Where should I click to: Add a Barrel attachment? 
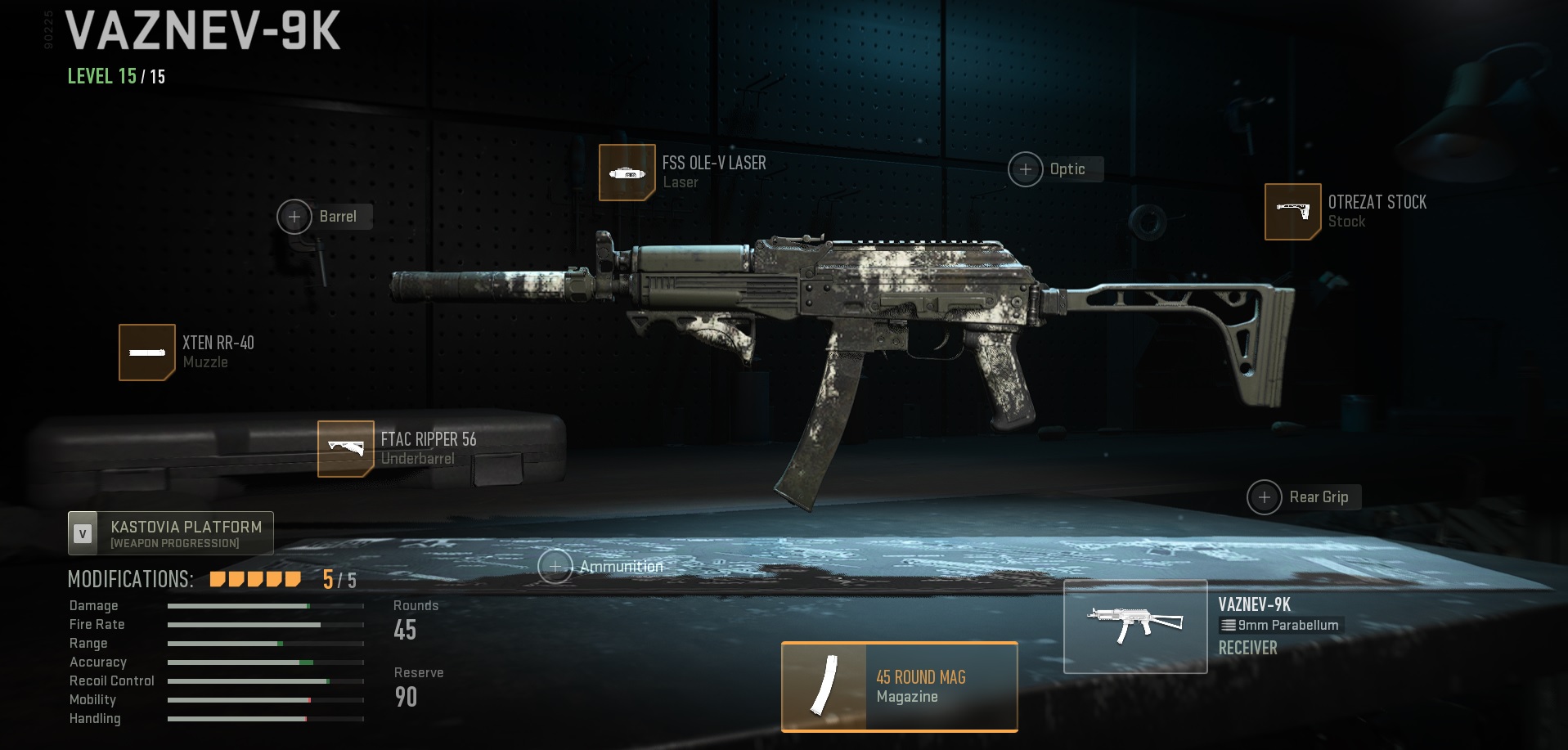click(x=294, y=217)
